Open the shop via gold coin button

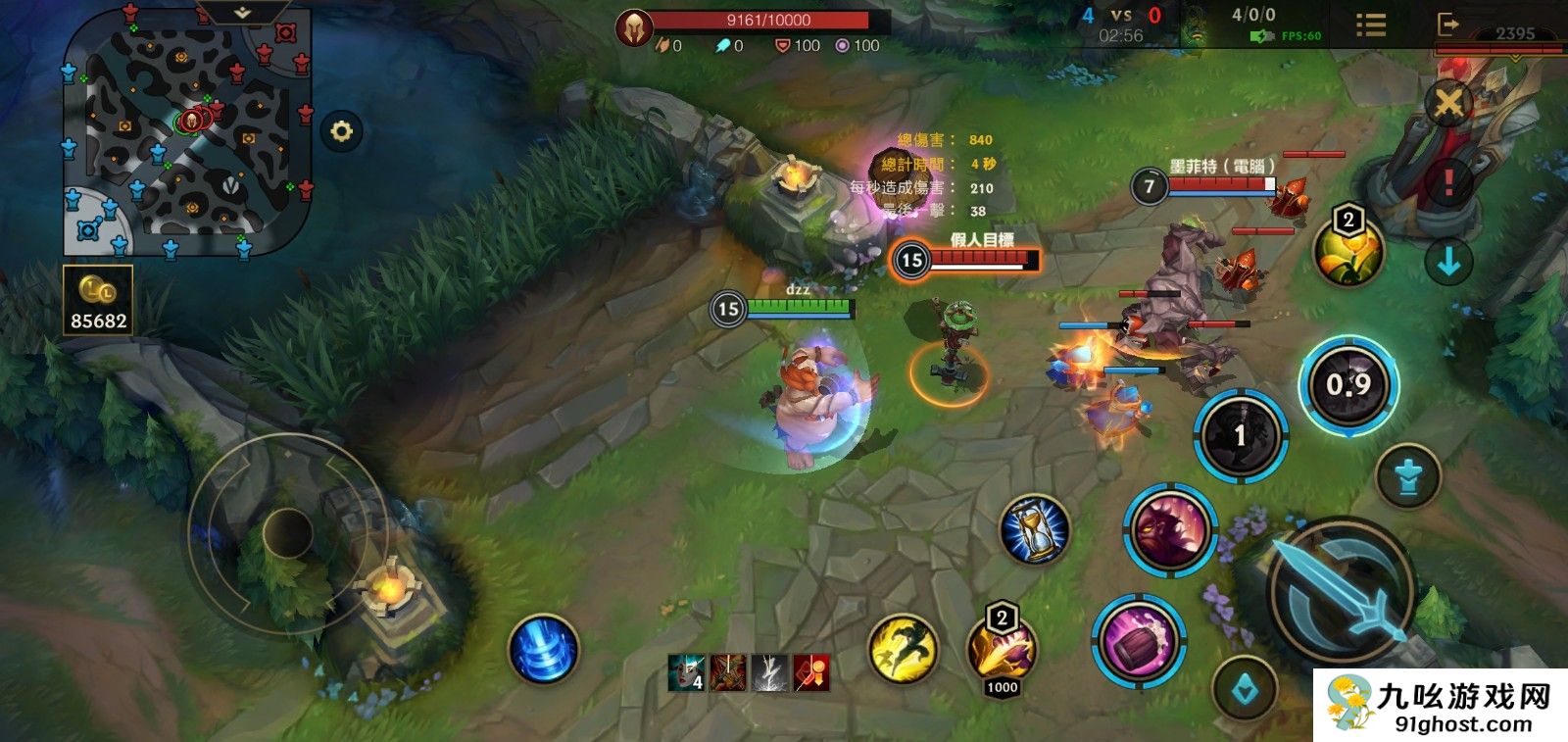click(x=98, y=301)
